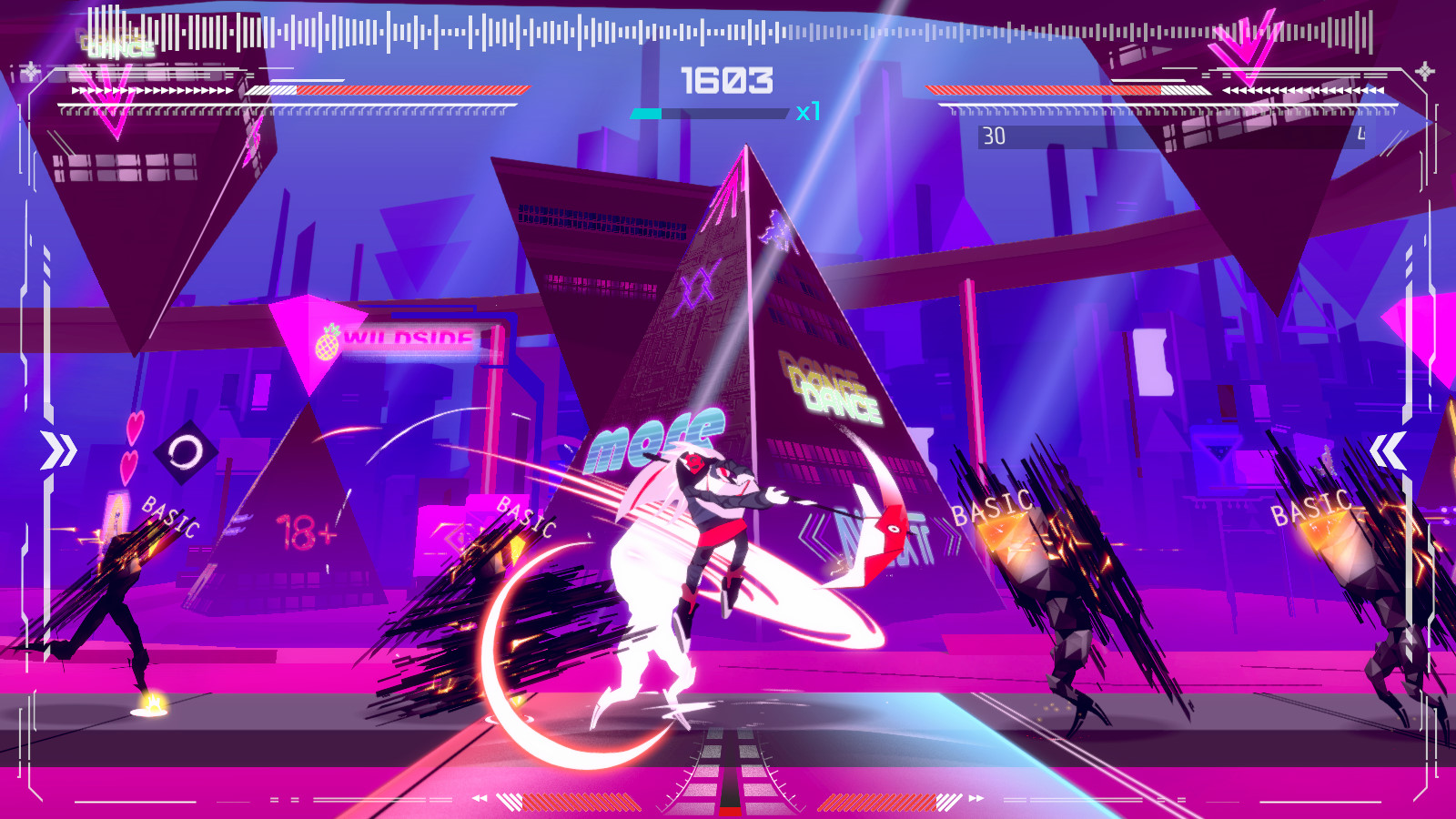Click the teal combo progress bar

click(x=646, y=113)
